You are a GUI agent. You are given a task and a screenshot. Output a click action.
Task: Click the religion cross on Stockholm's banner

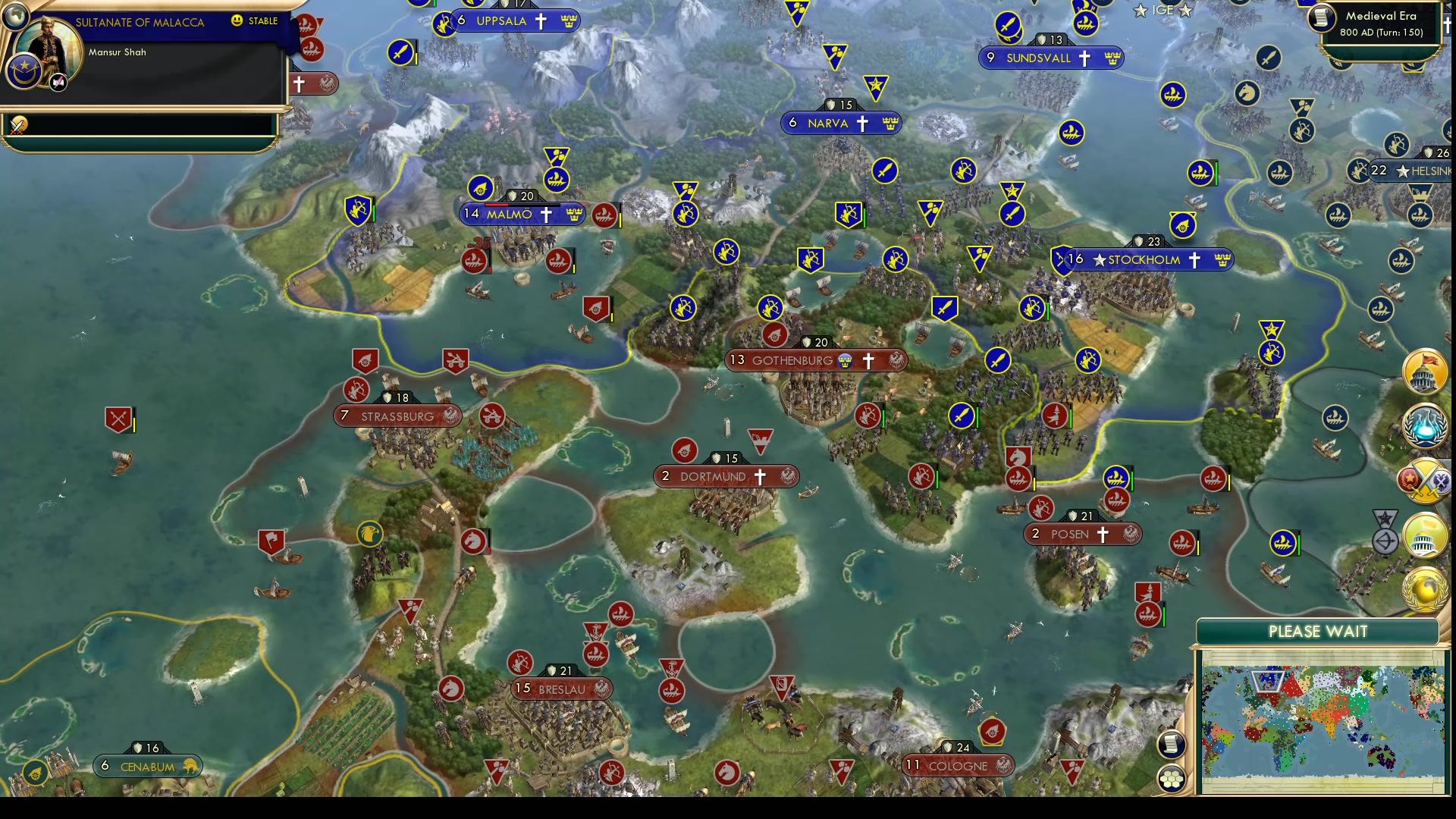coord(1194,259)
